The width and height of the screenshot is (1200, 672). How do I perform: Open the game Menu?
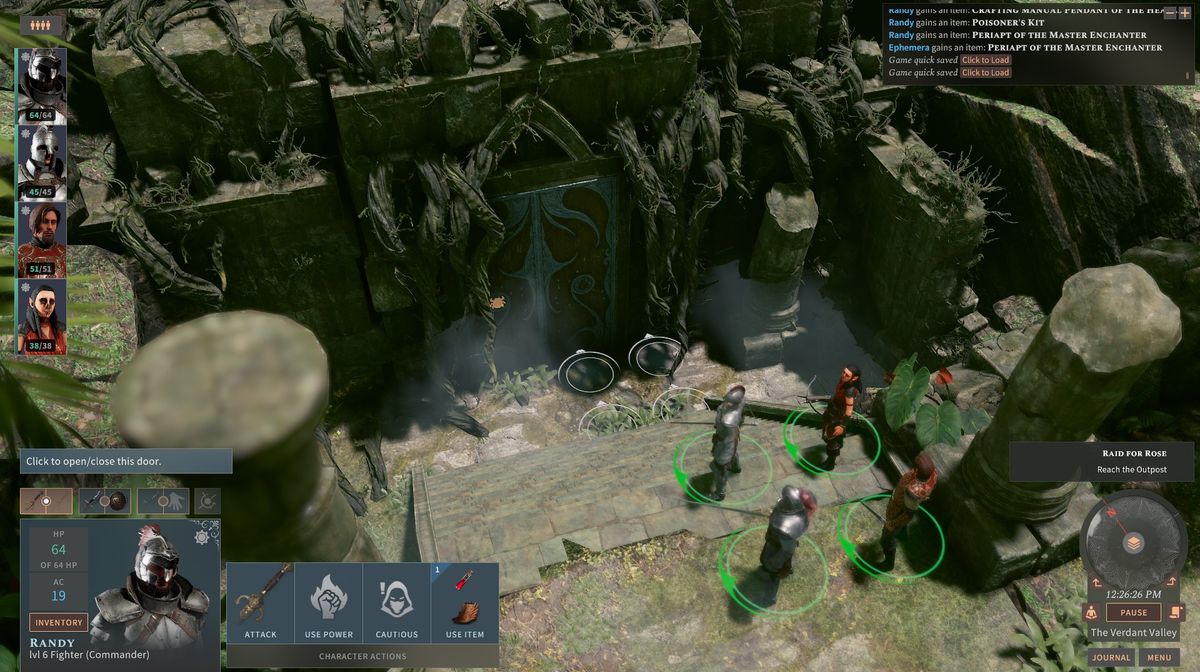click(x=1158, y=657)
